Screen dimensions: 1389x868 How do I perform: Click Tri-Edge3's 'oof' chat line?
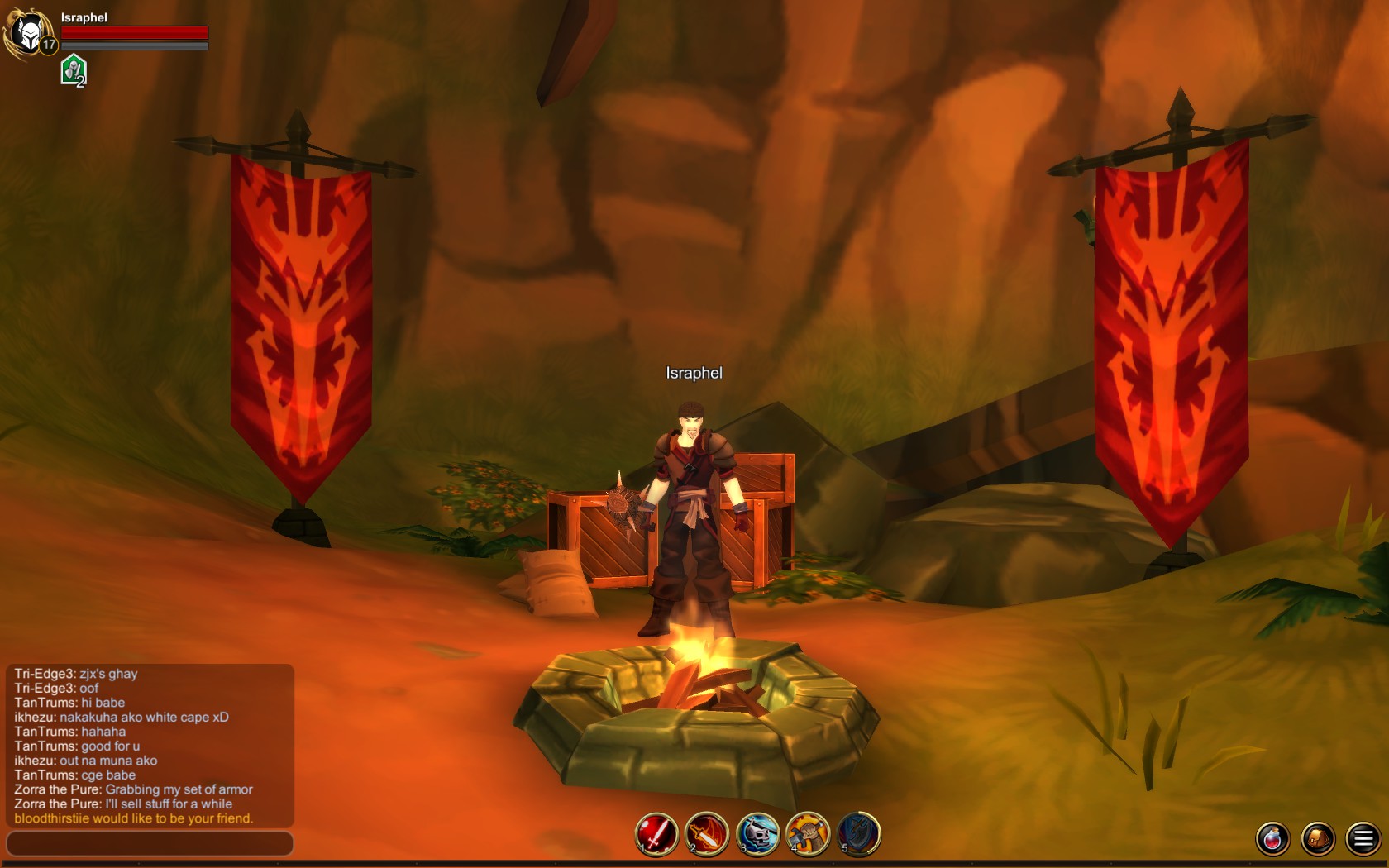(x=55, y=688)
